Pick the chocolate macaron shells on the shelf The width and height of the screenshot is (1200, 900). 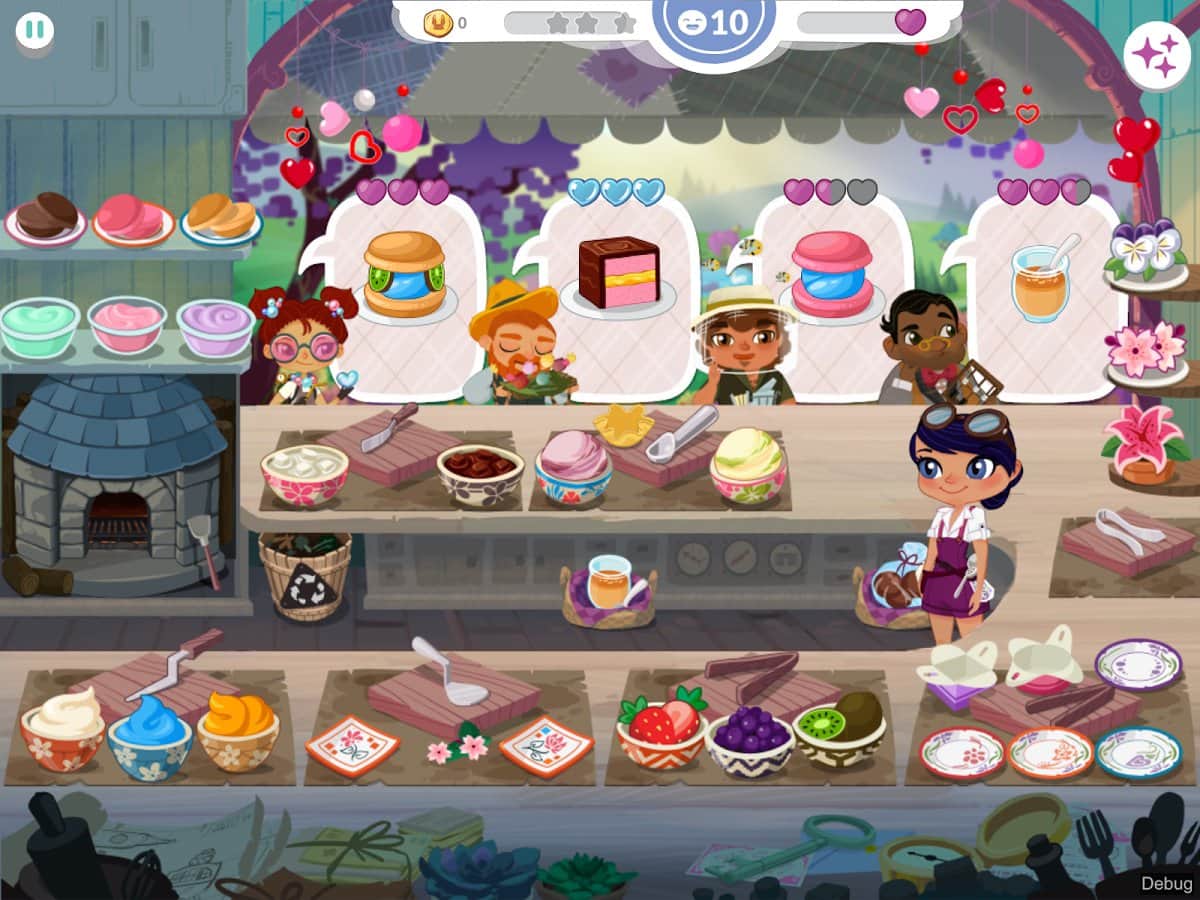pyautogui.click(x=46, y=215)
